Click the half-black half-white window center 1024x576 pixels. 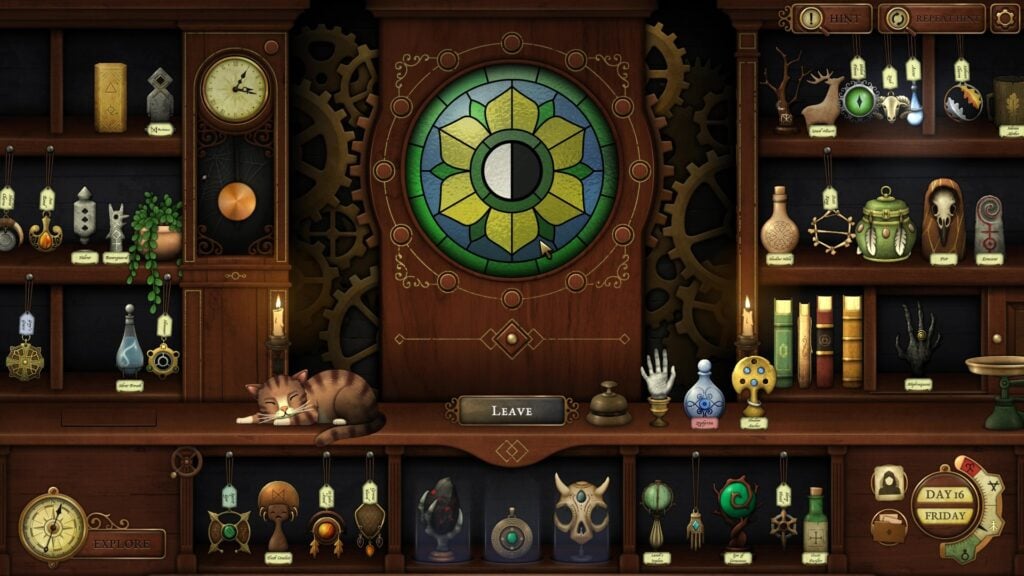tap(512, 172)
